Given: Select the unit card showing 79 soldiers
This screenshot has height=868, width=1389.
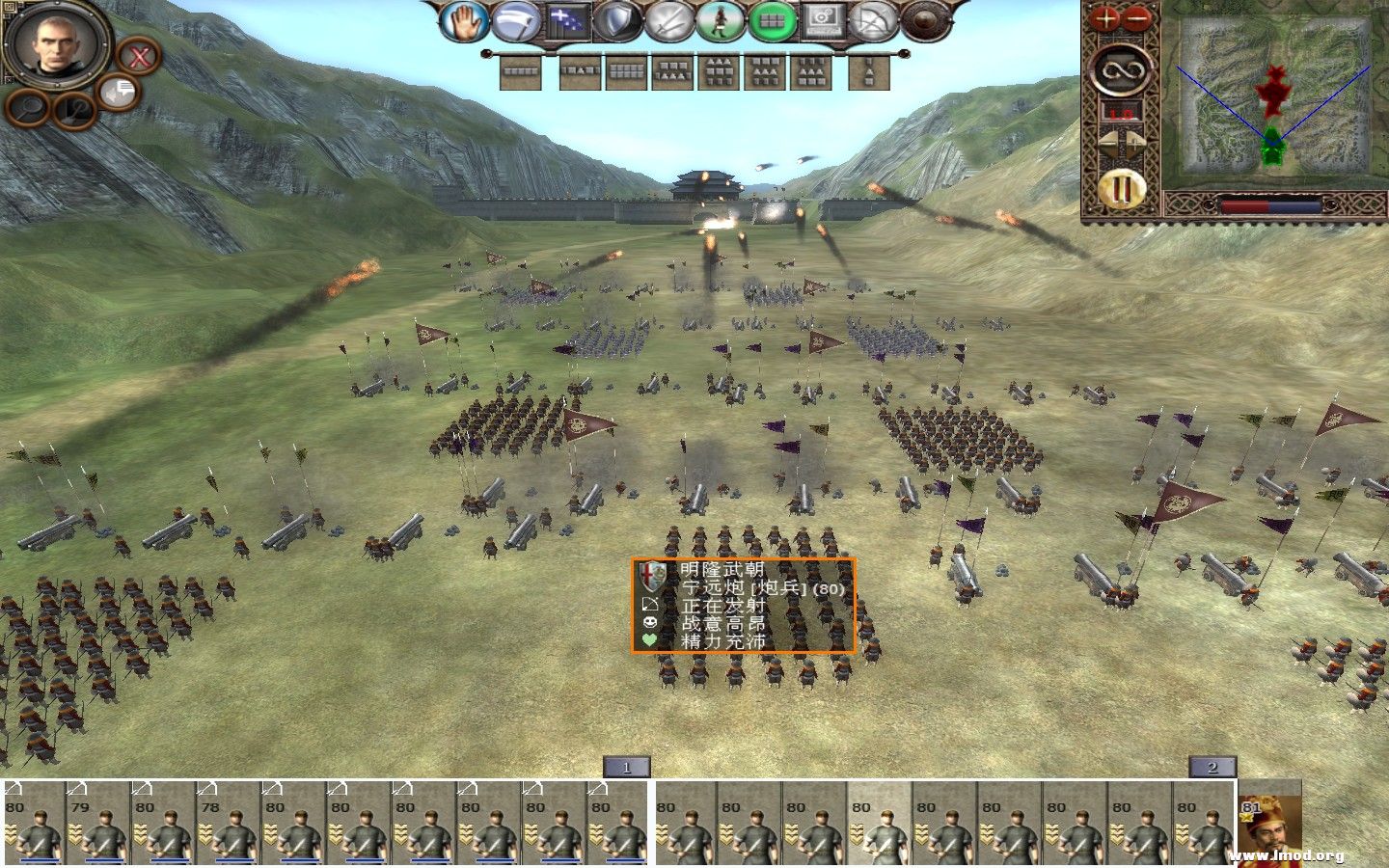Looking at the screenshot, I should coord(97,825).
